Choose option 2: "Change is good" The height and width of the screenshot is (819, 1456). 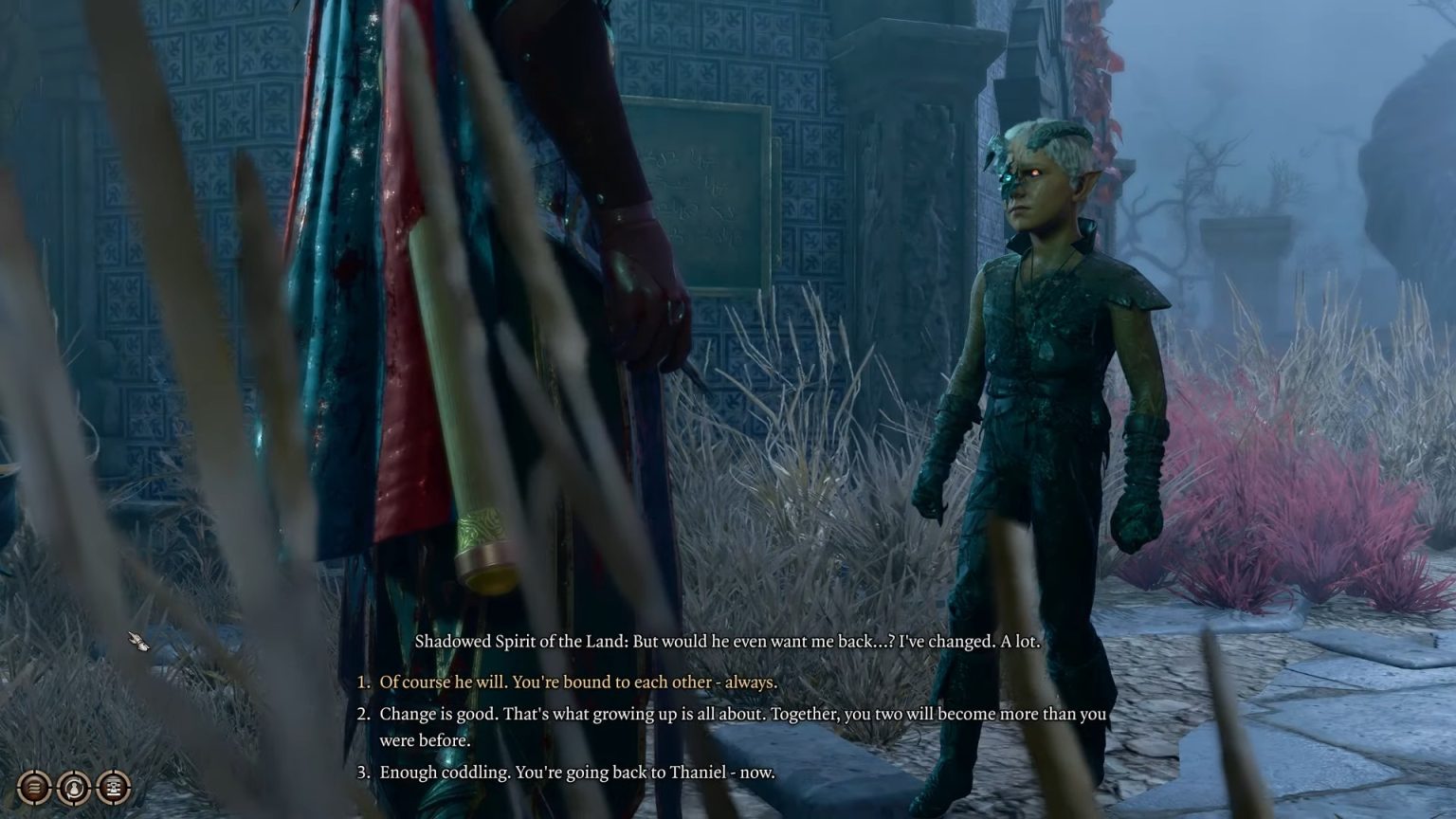pyautogui.click(x=664, y=714)
